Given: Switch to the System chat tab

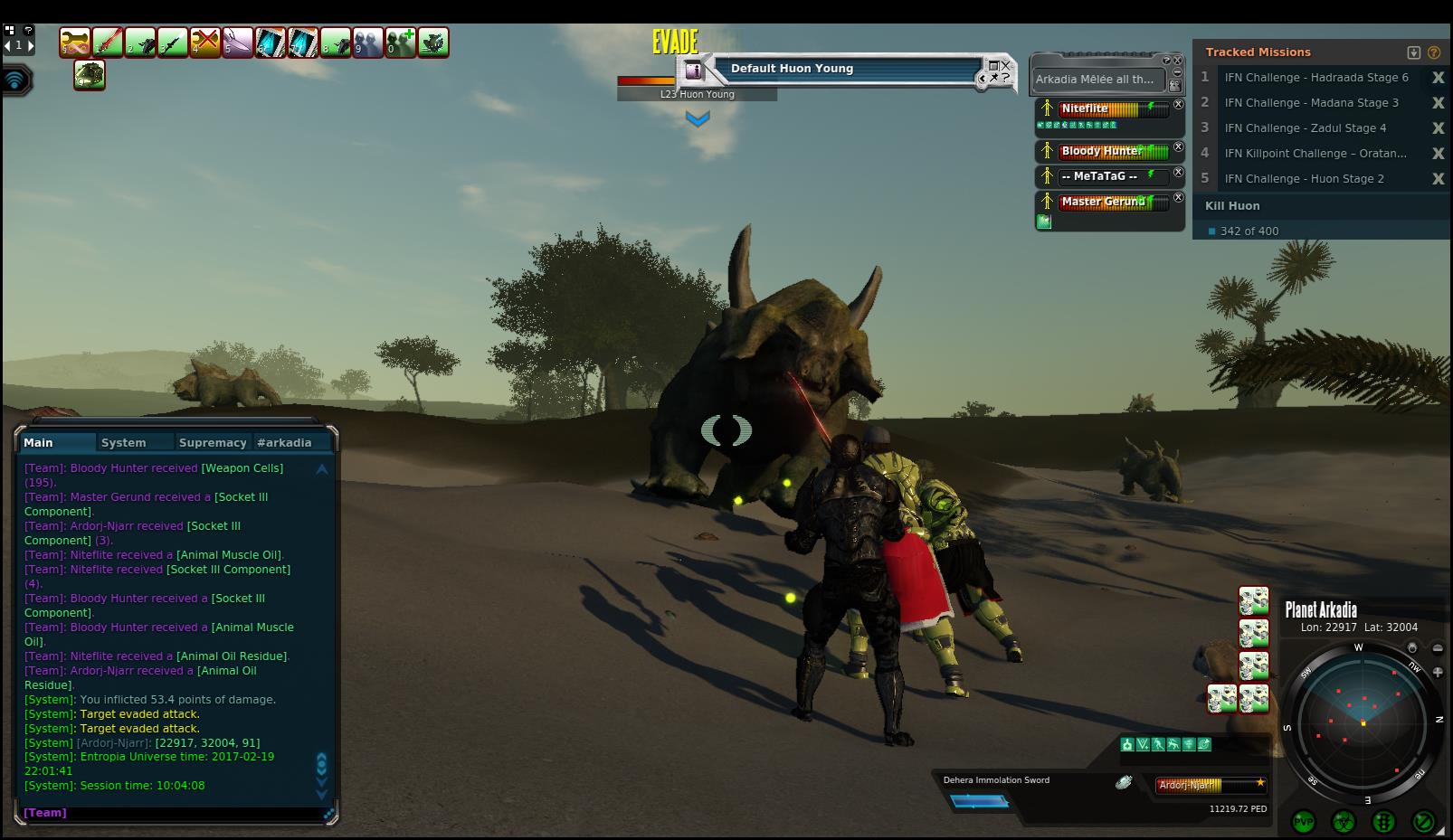Looking at the screenshot, I should pos(124,442).
